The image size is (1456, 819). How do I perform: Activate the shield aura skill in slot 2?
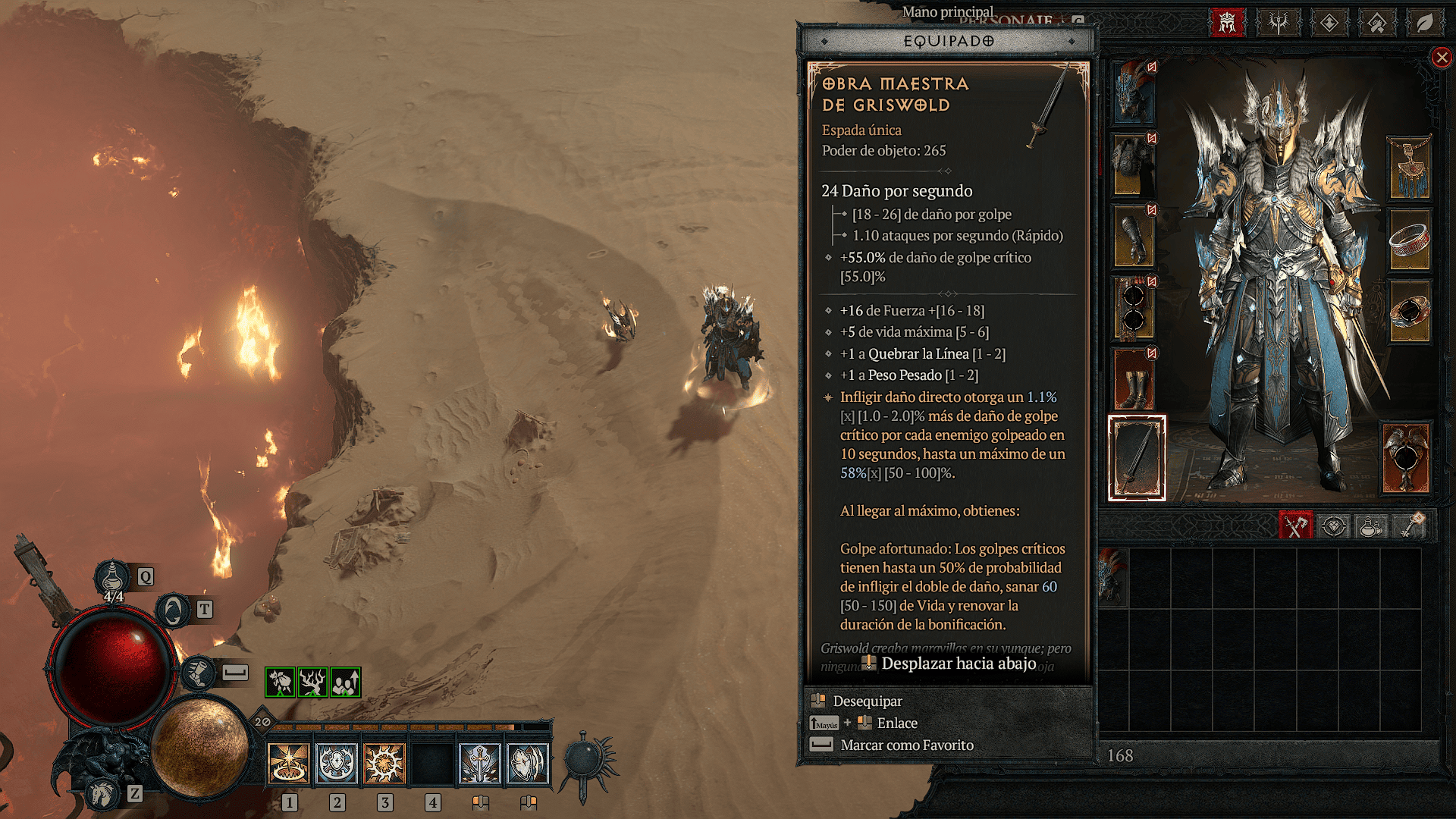coord(337,763)
